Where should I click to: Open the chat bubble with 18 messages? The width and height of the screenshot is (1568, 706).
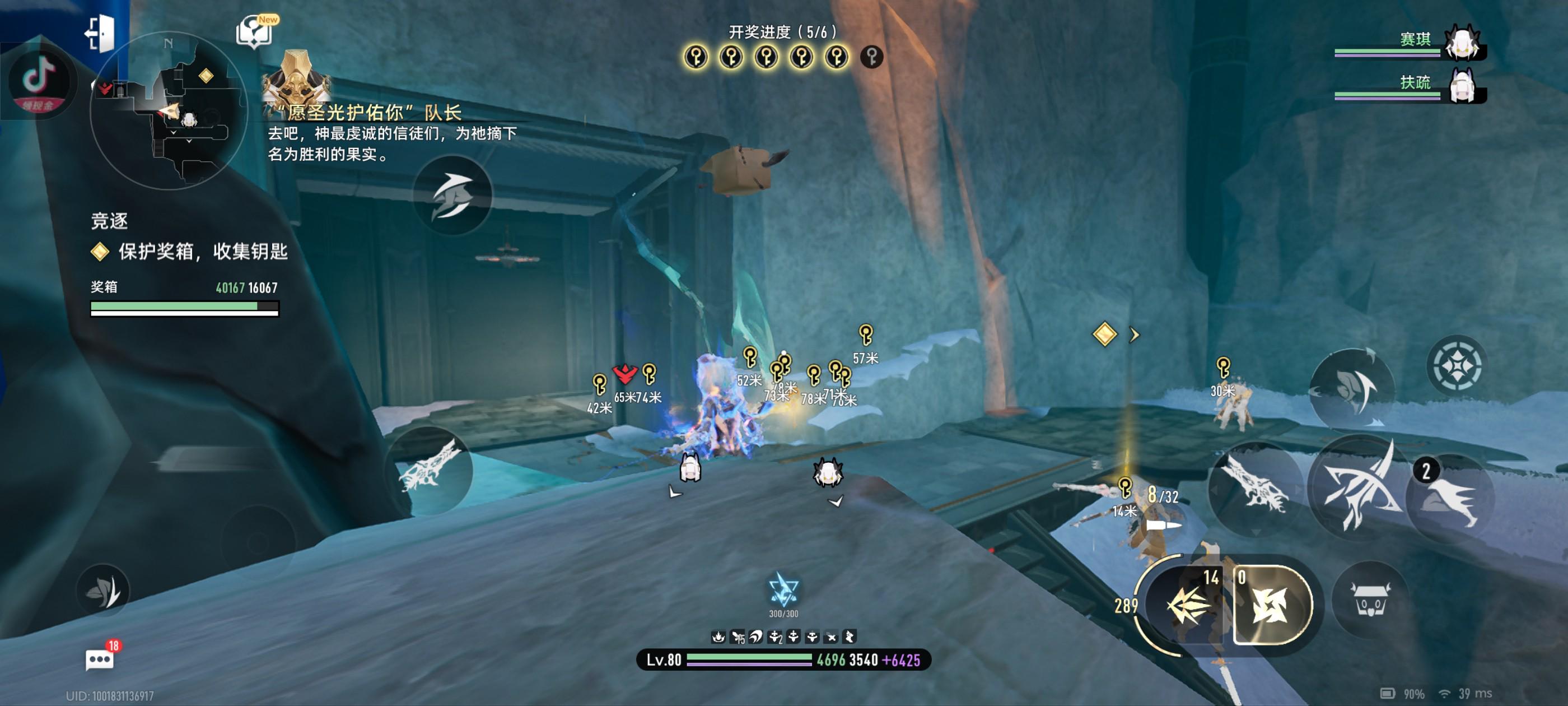100,659
